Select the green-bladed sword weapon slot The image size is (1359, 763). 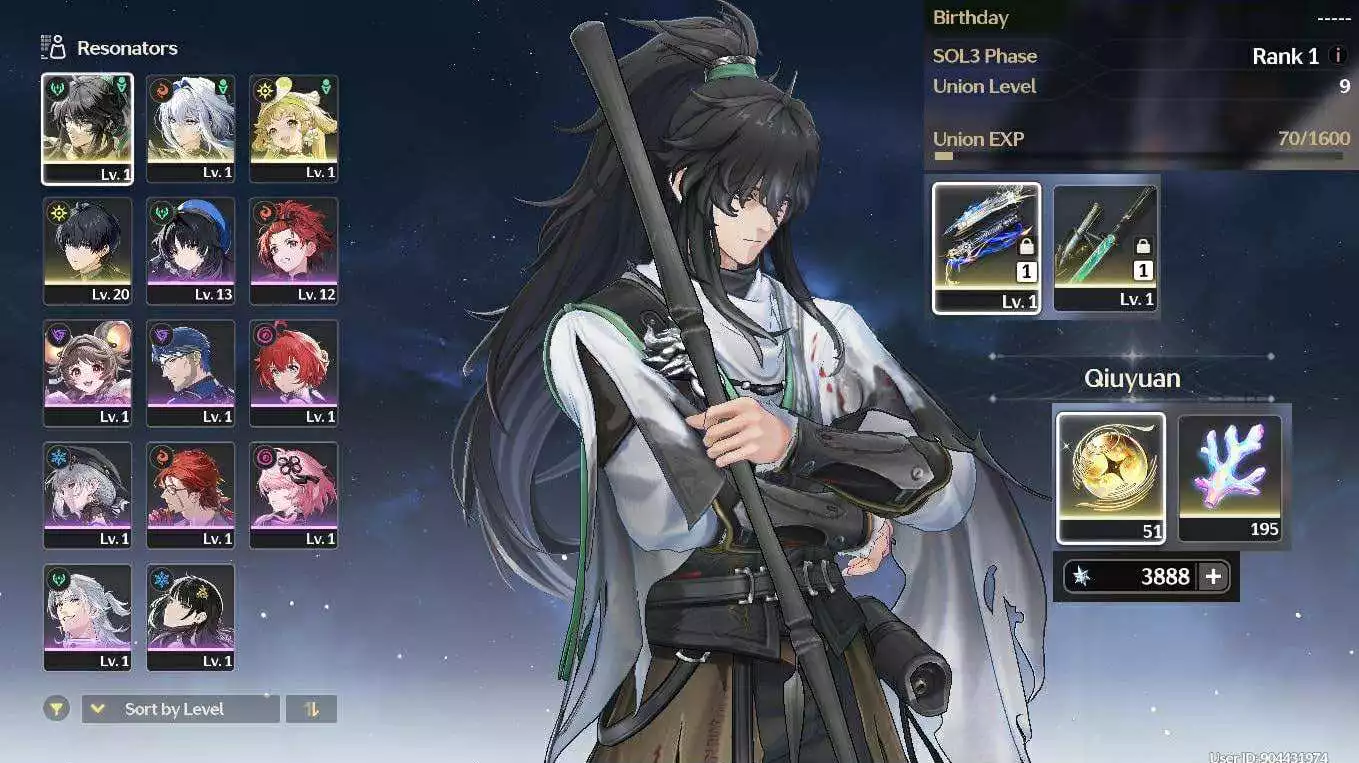(x=1105, y=247)
